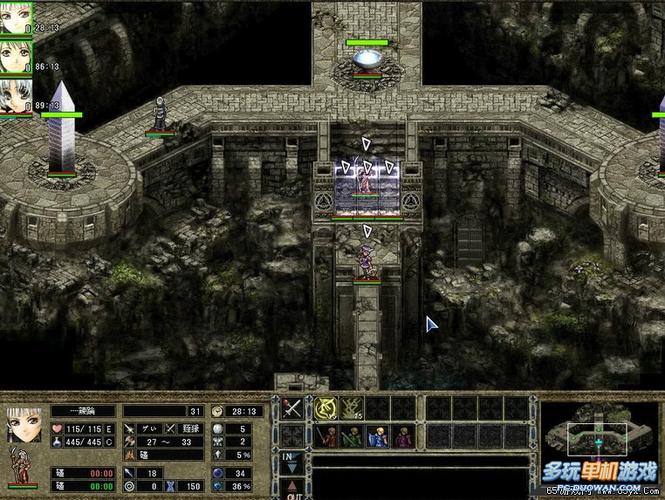Screen dimensions: 665x500
Task: Click the minimap to move the view
Action: [x=598, y=439]
